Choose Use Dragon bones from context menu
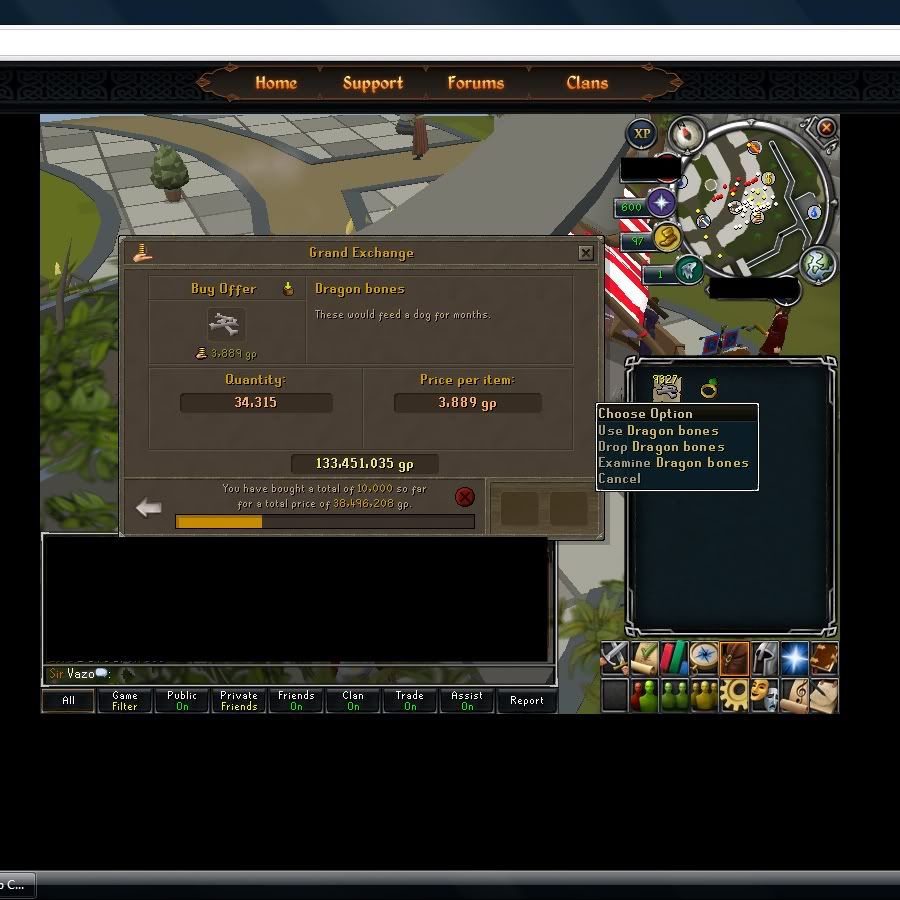Viewport: 900px width, 900px height. (x=658, y=431)
